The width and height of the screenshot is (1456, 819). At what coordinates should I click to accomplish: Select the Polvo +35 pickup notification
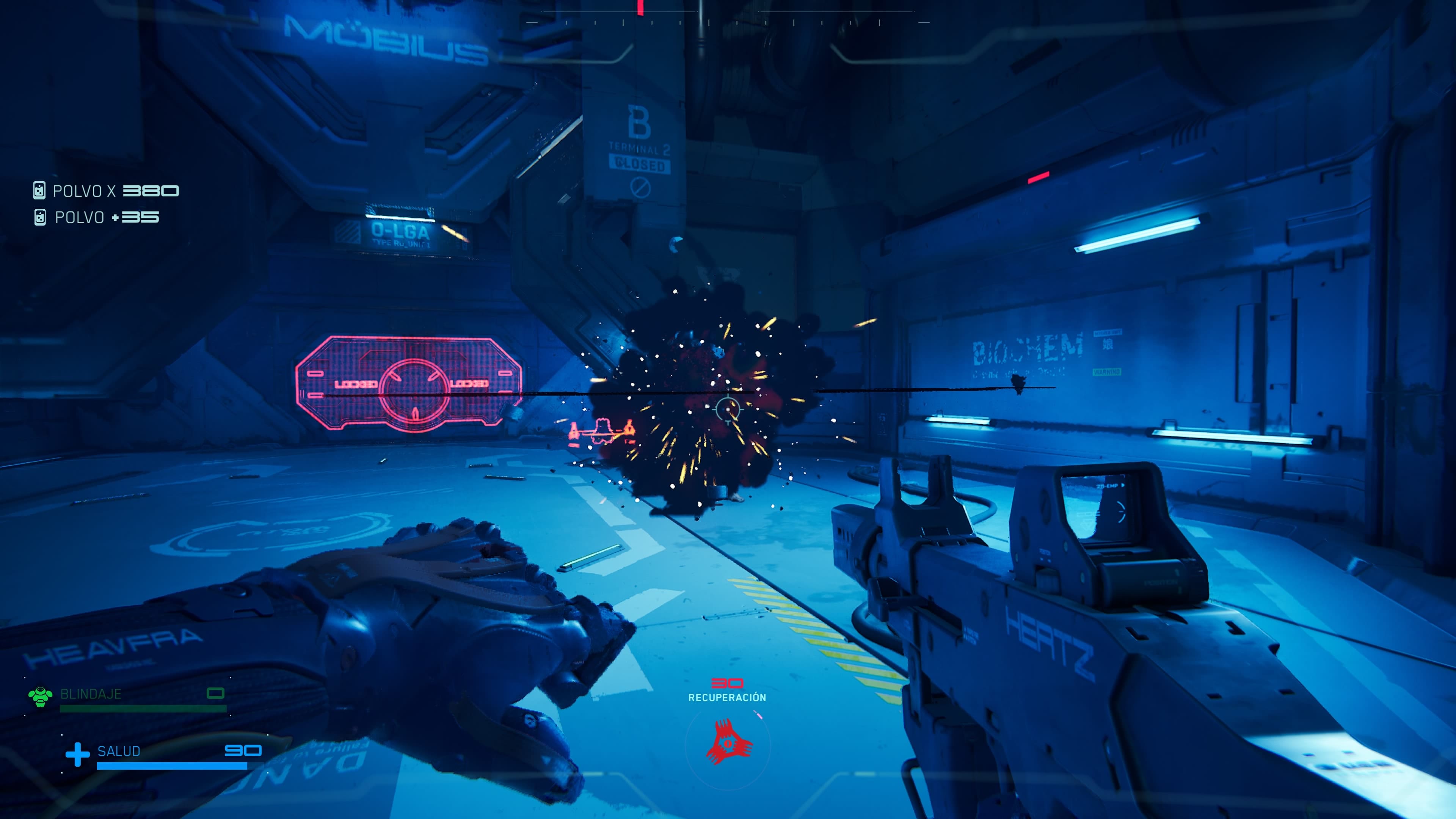[x=97, y=218]
